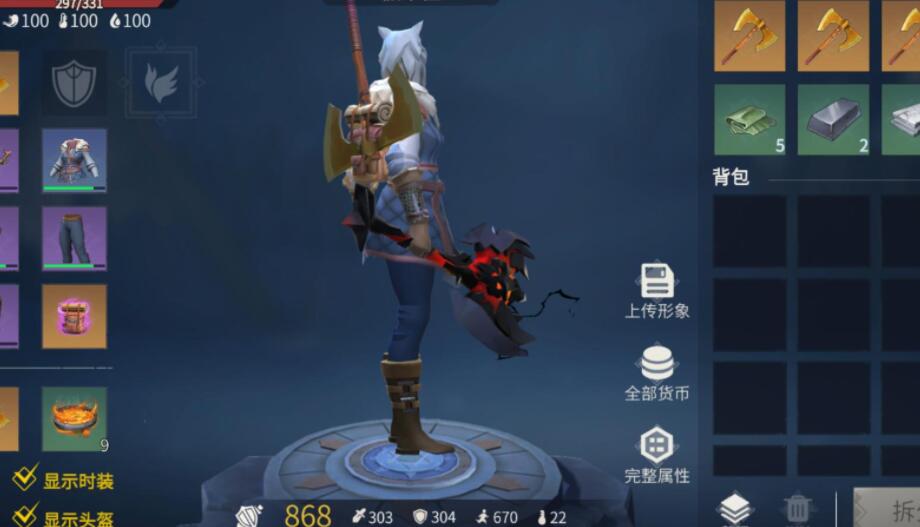Open the wing cosmetic slot
This screenshot has width=920, height=527.
160,83
